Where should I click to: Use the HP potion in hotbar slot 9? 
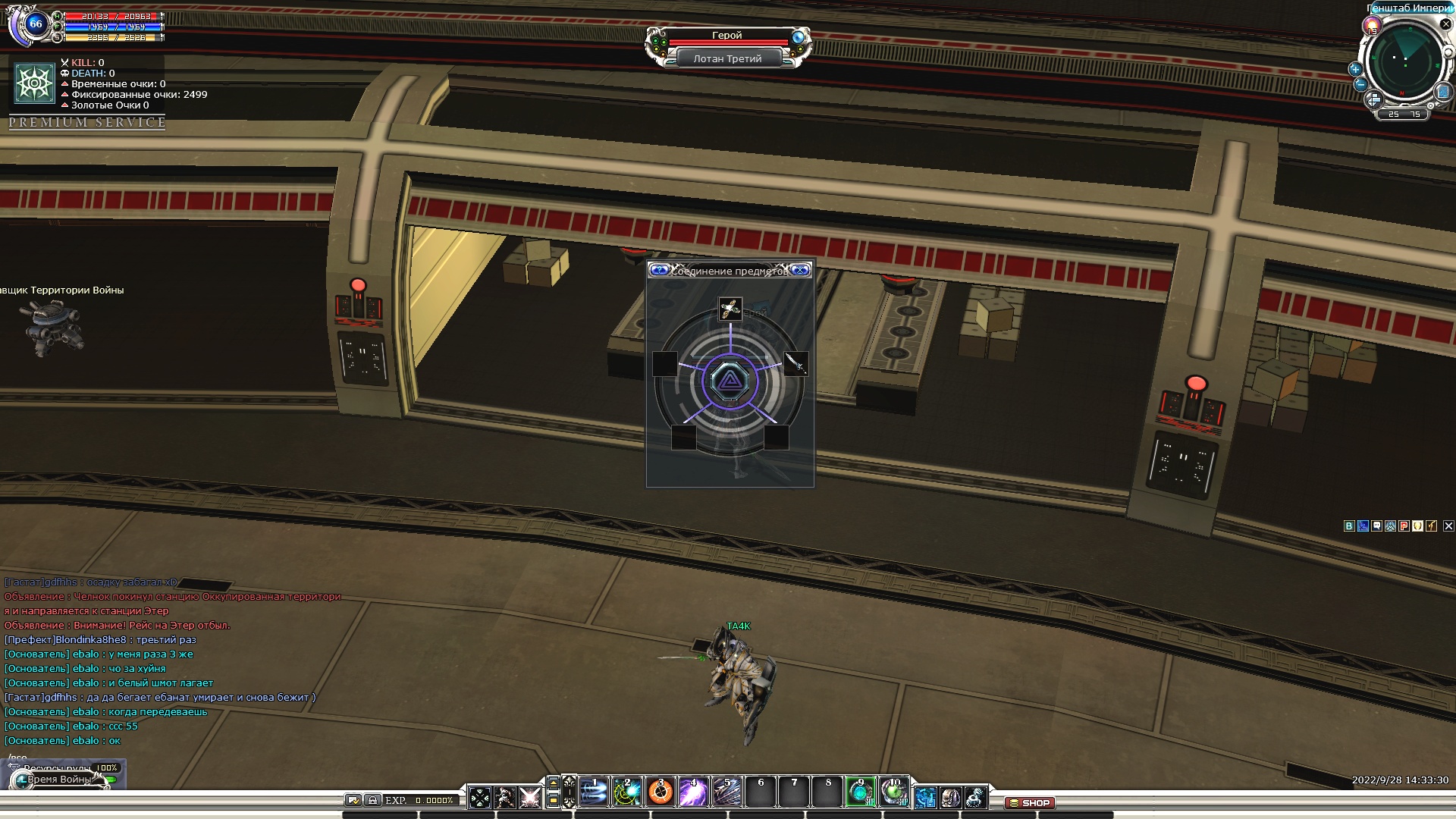tap(861, 792)
